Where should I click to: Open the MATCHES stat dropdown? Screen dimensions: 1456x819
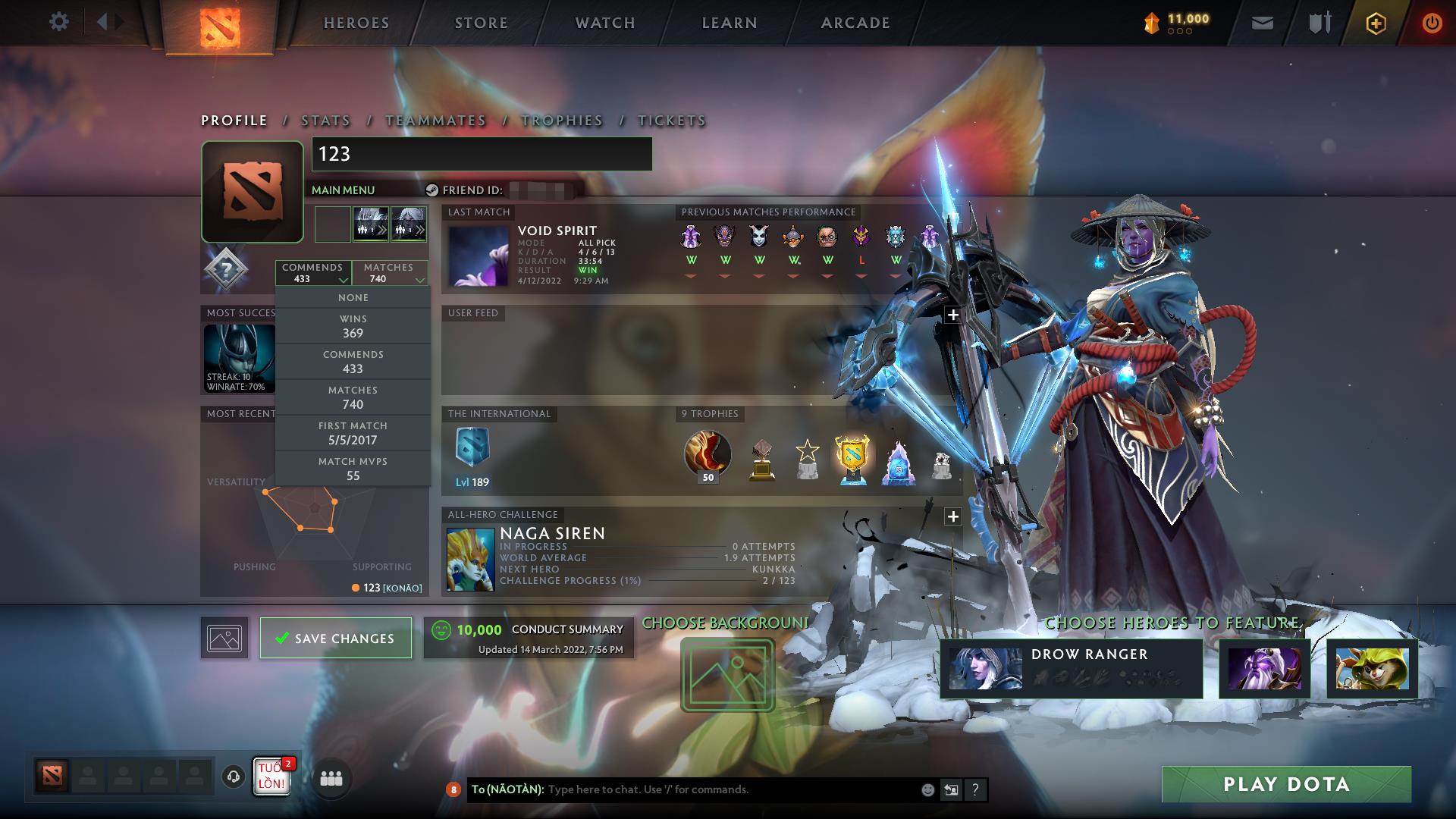point(389,272)
